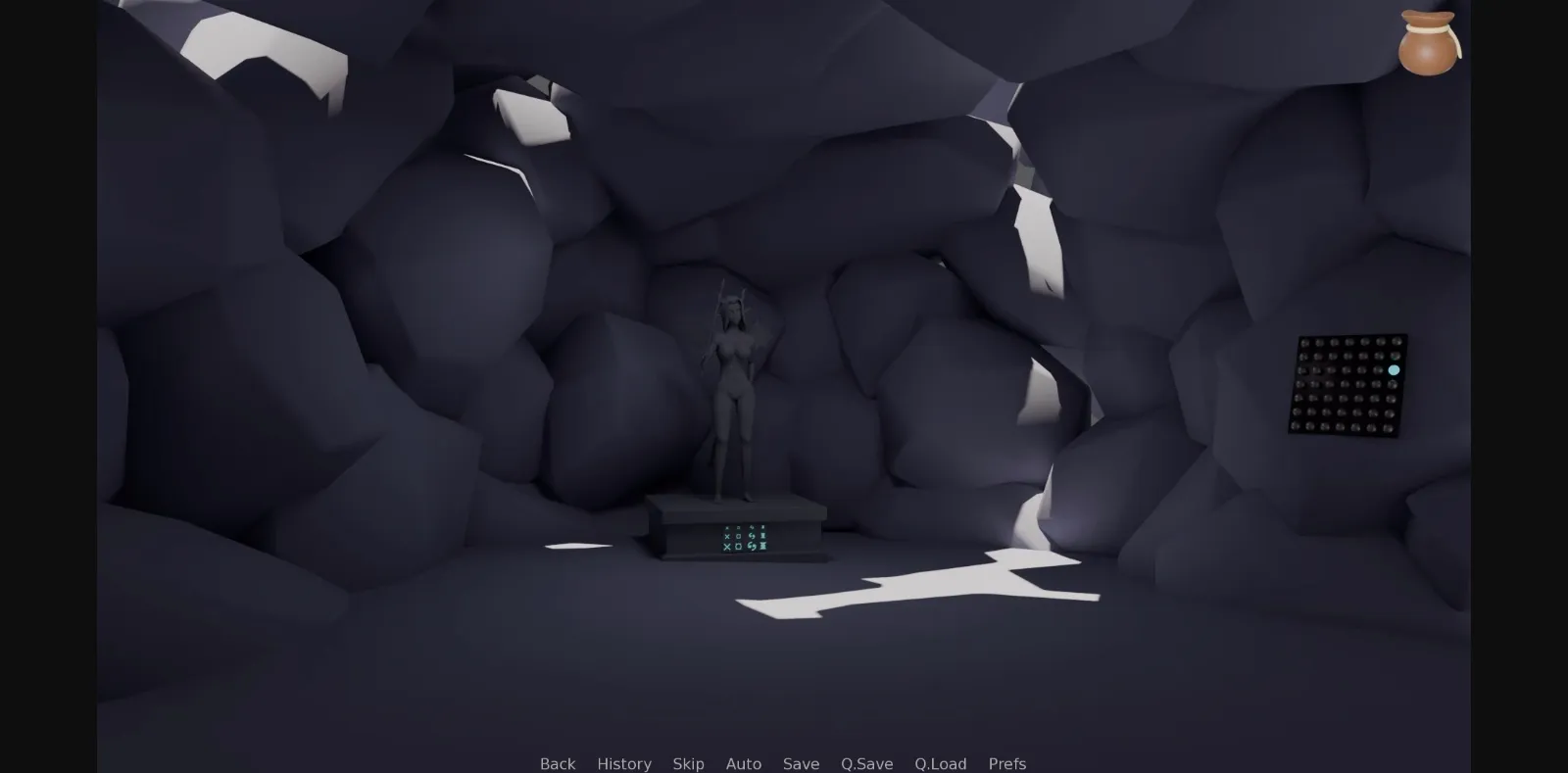Click the double spiral in the pedestal's bottom row

tap(752, 547)
